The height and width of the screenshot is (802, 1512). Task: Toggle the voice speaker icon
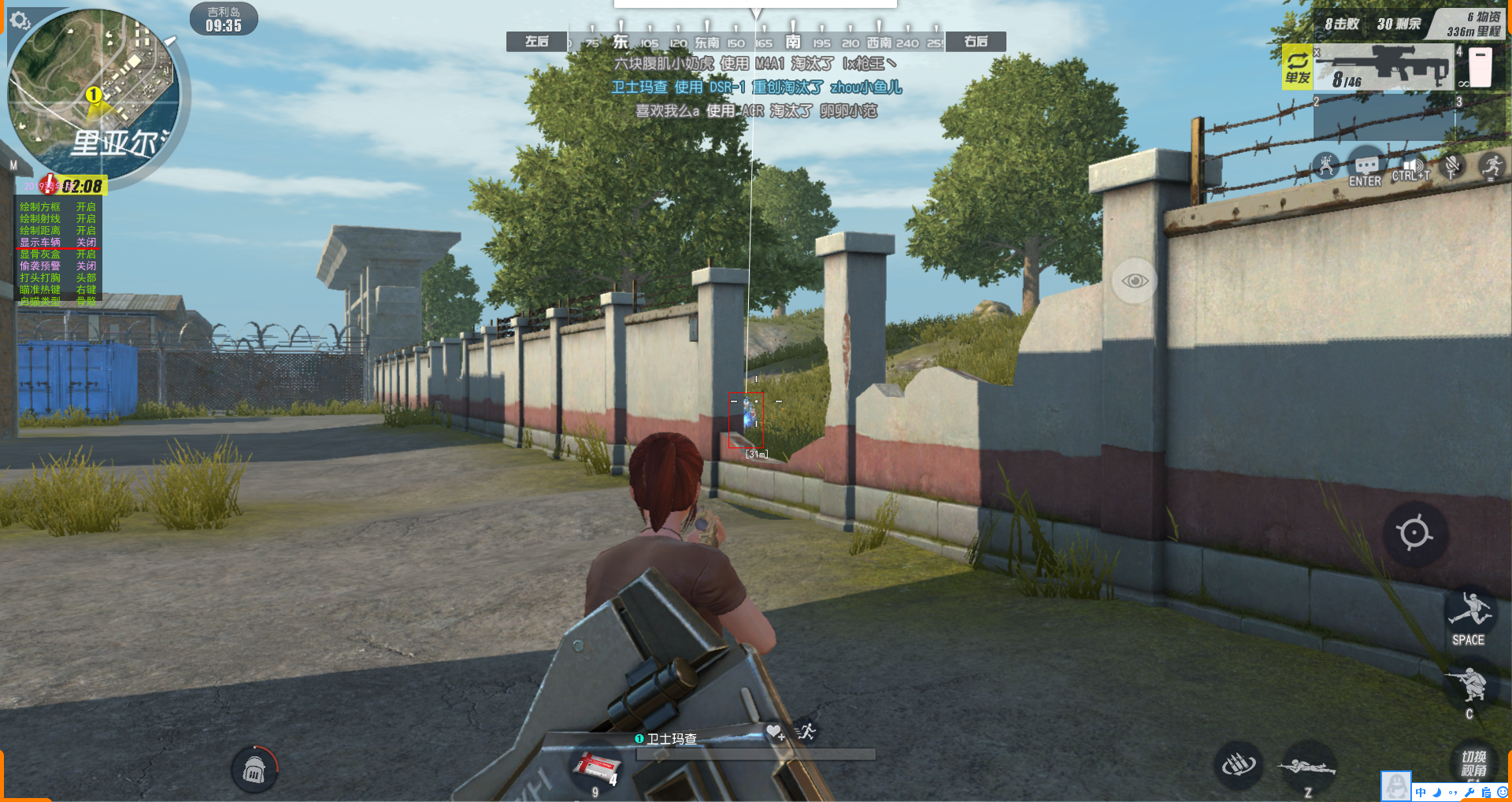pyautogui.click(x=1411, y=168)
